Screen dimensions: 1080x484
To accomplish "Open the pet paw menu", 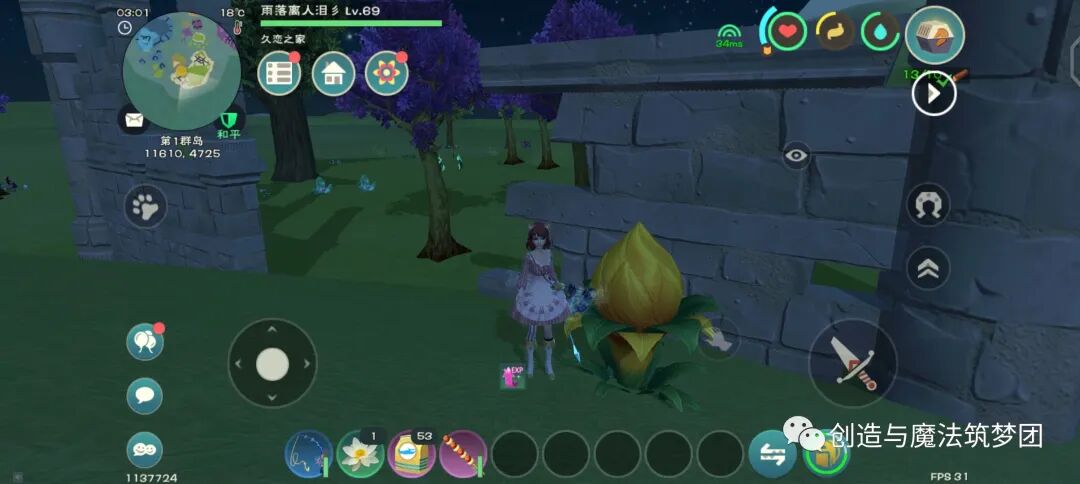I will pyautogui.click(x=146, y=208).
